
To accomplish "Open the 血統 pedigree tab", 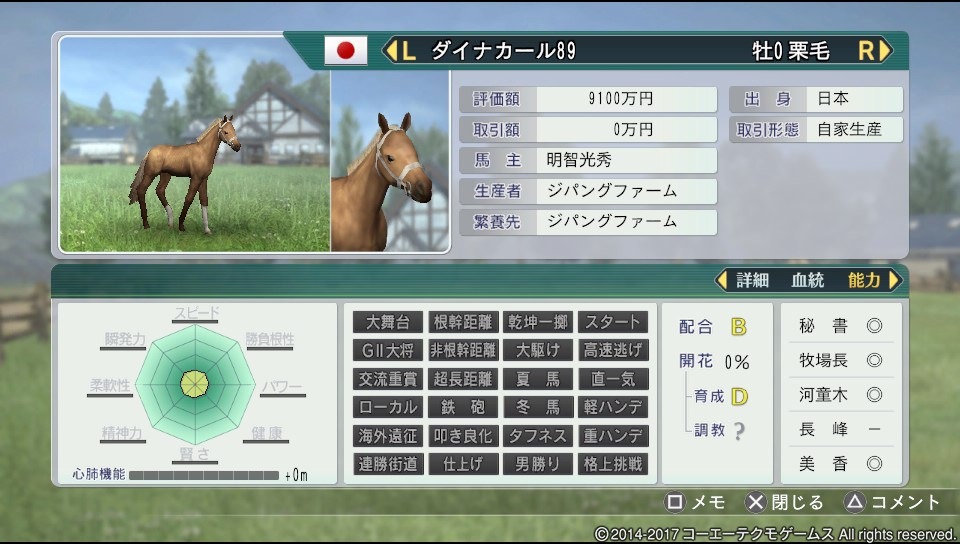I will [x=808, y=280].
